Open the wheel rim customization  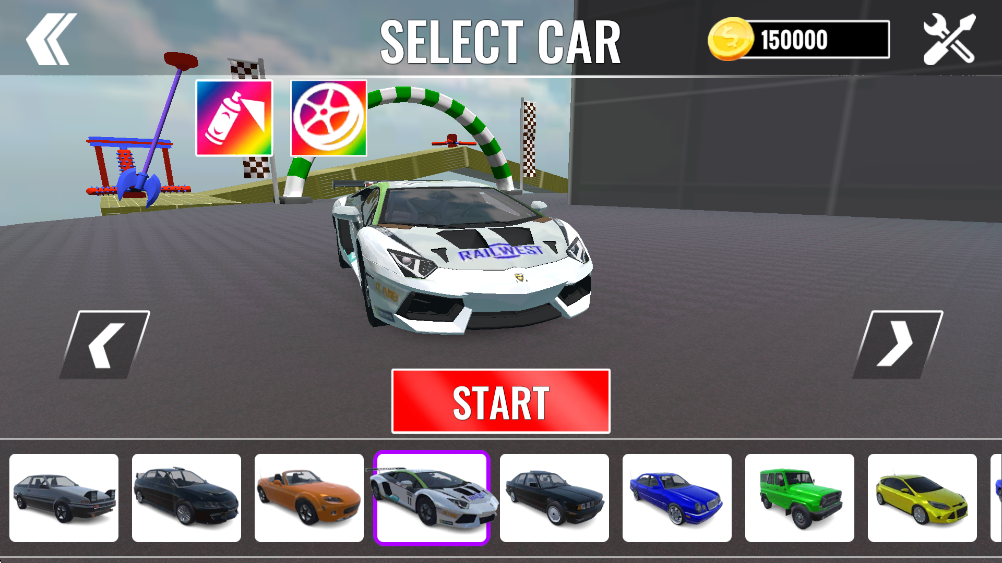[328, 118]
